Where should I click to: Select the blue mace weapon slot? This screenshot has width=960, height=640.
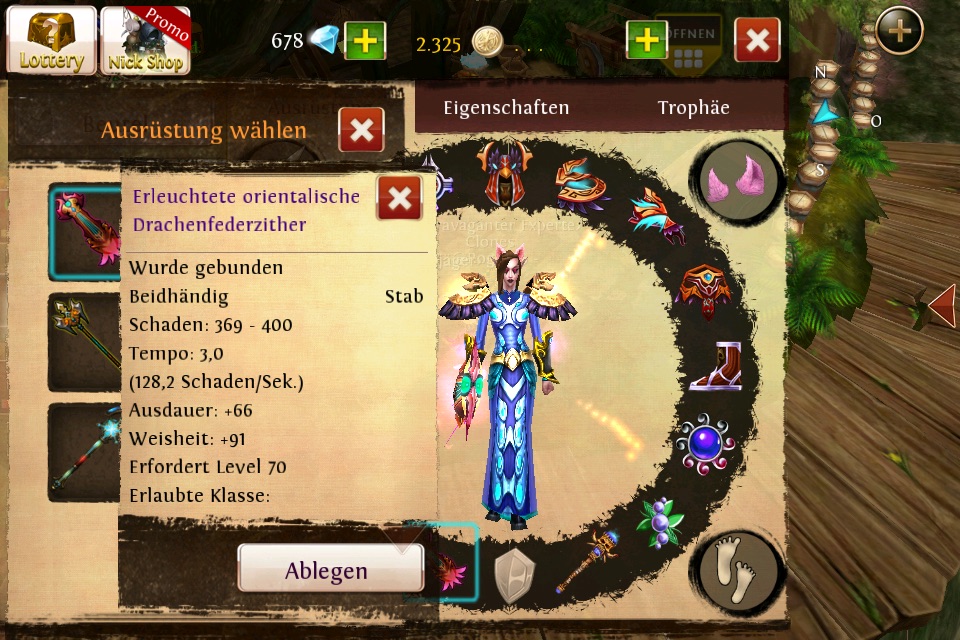coord(587,559)
